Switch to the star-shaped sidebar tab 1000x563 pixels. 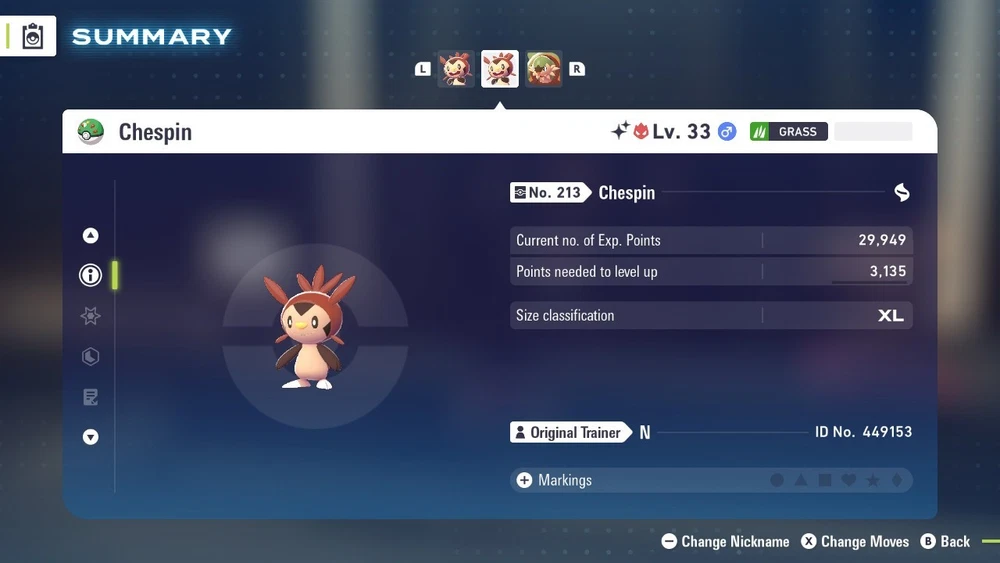(x=91, y=316)
